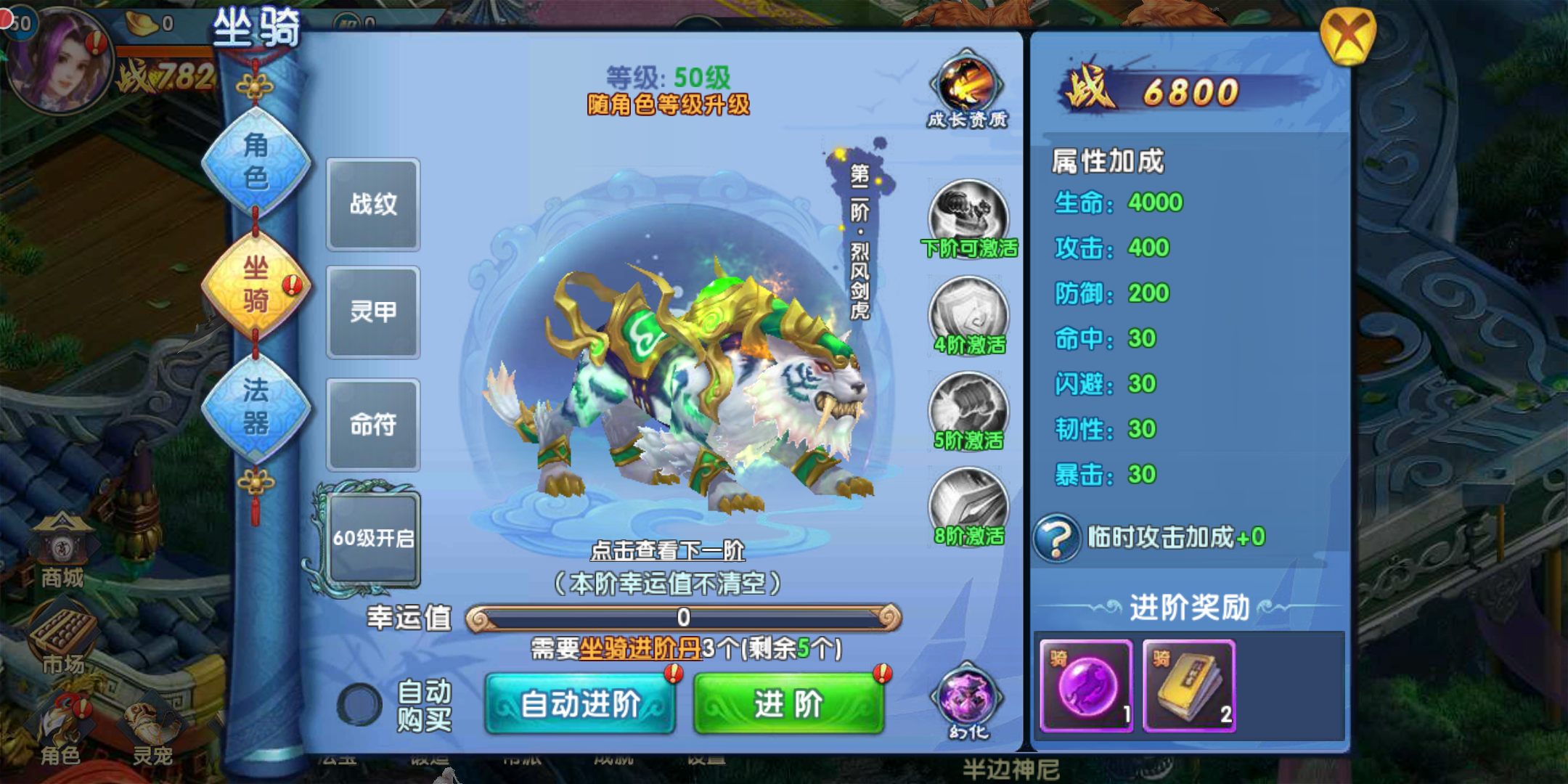
Task: Inspect the 8阶激活 skill icon
Action: pyautogui.click(x=968, y=504)
